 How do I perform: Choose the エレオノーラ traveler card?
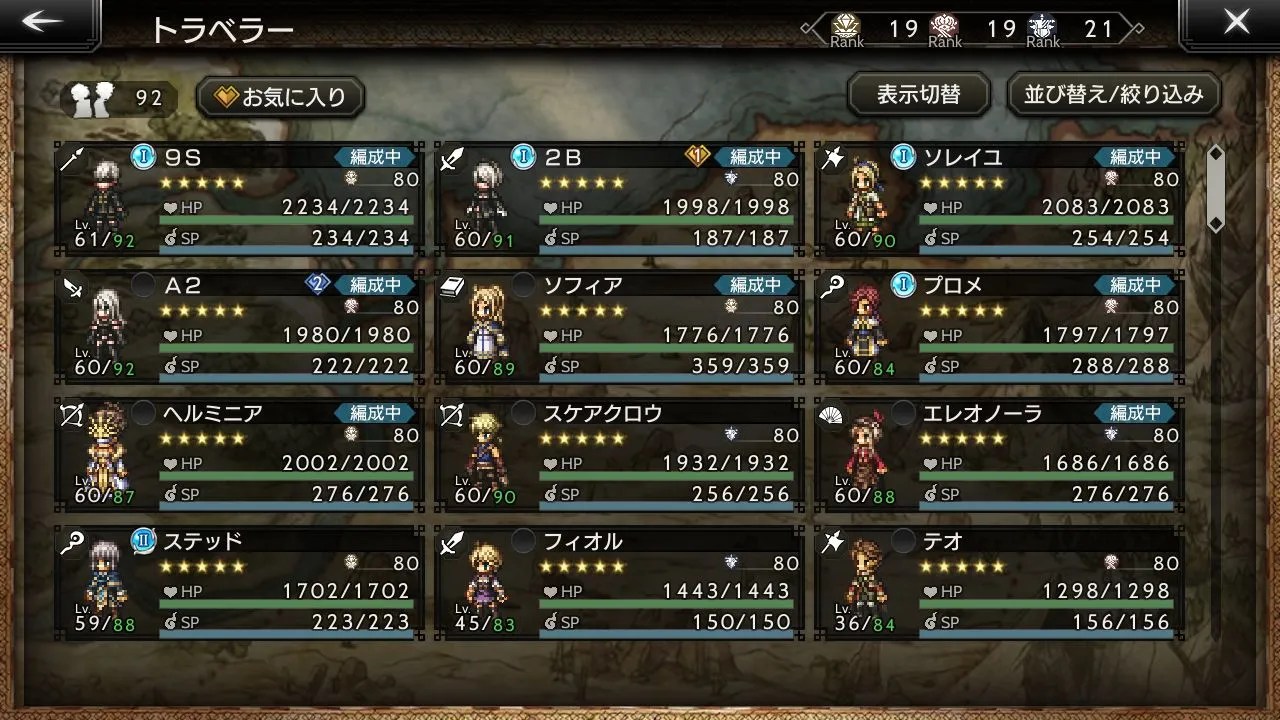(1000, 455)
